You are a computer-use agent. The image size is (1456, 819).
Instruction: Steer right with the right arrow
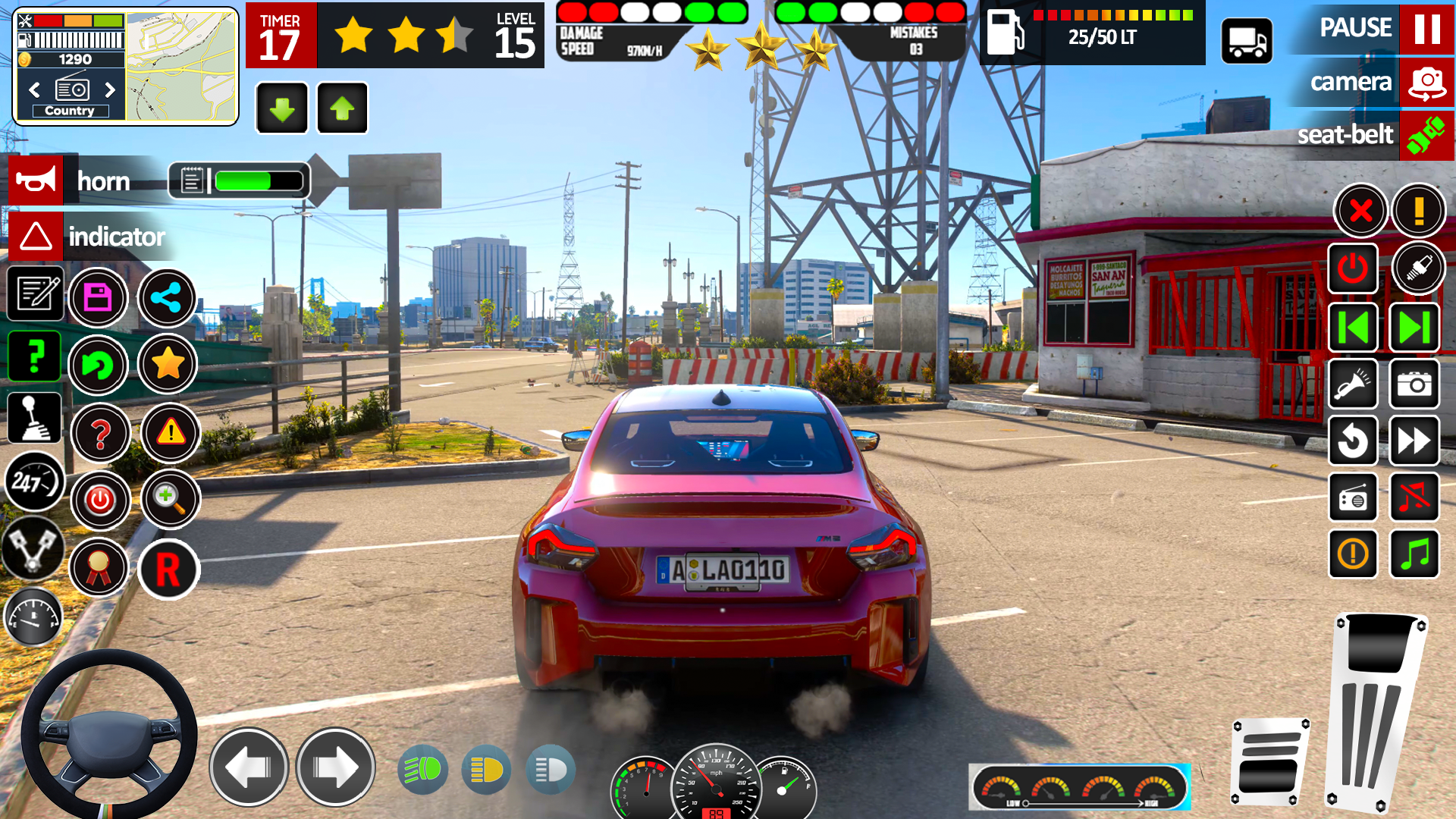point(335,767)
